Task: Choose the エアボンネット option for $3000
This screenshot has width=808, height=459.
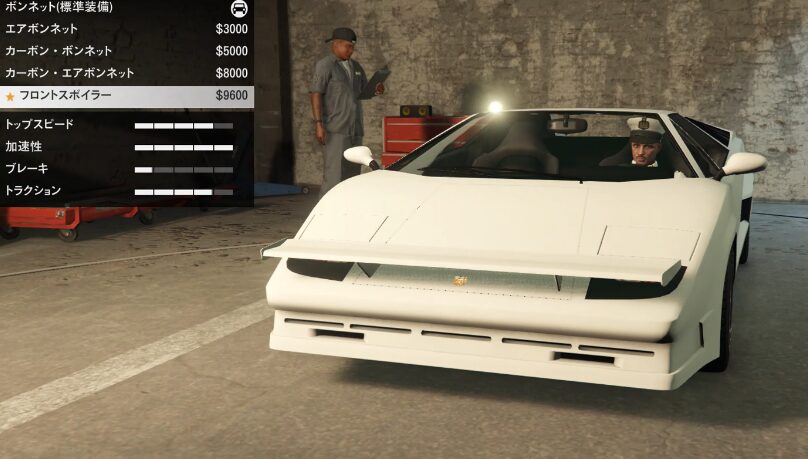Action: click(126, 29)
